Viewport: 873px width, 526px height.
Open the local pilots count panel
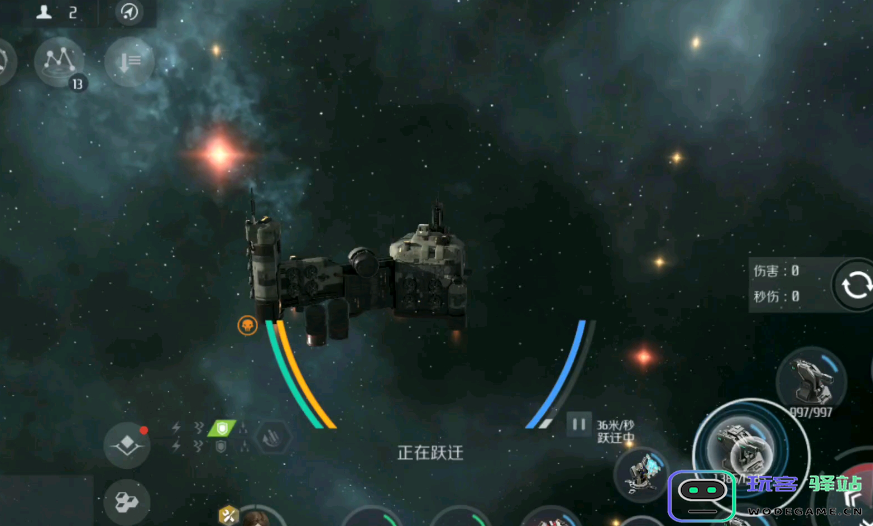pyautogui.click(x=58, y=12)
